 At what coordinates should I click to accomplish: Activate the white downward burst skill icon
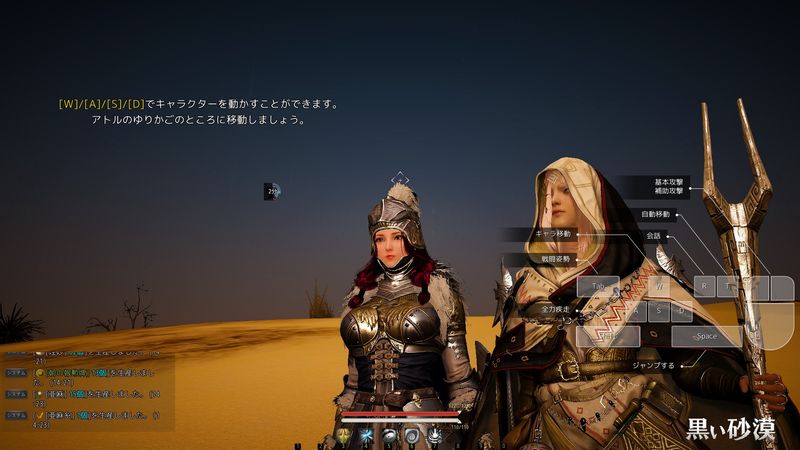pyautogui.click(x=433, y=438)
